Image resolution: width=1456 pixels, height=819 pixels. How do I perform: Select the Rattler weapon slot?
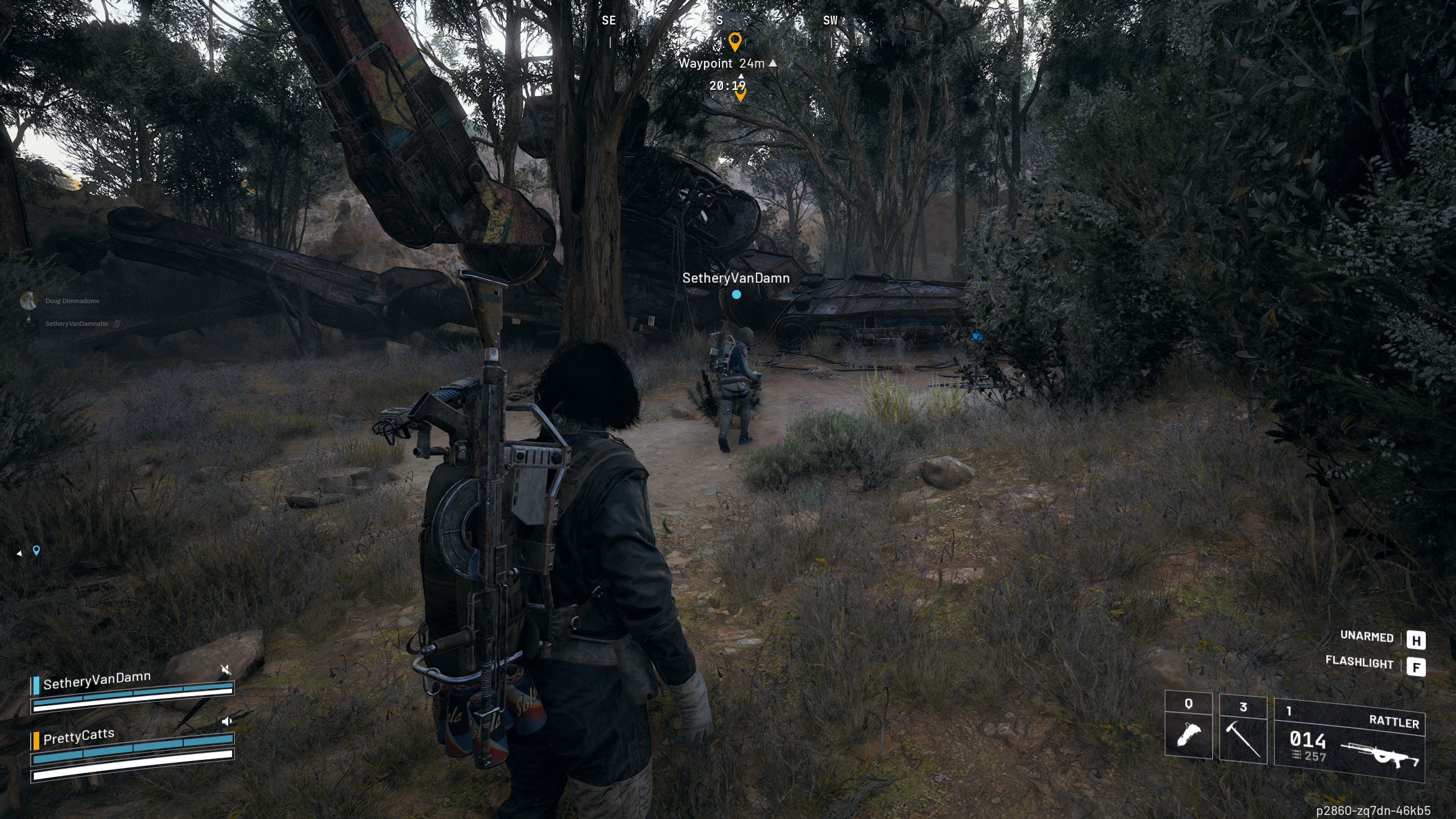click(1349, 739)
